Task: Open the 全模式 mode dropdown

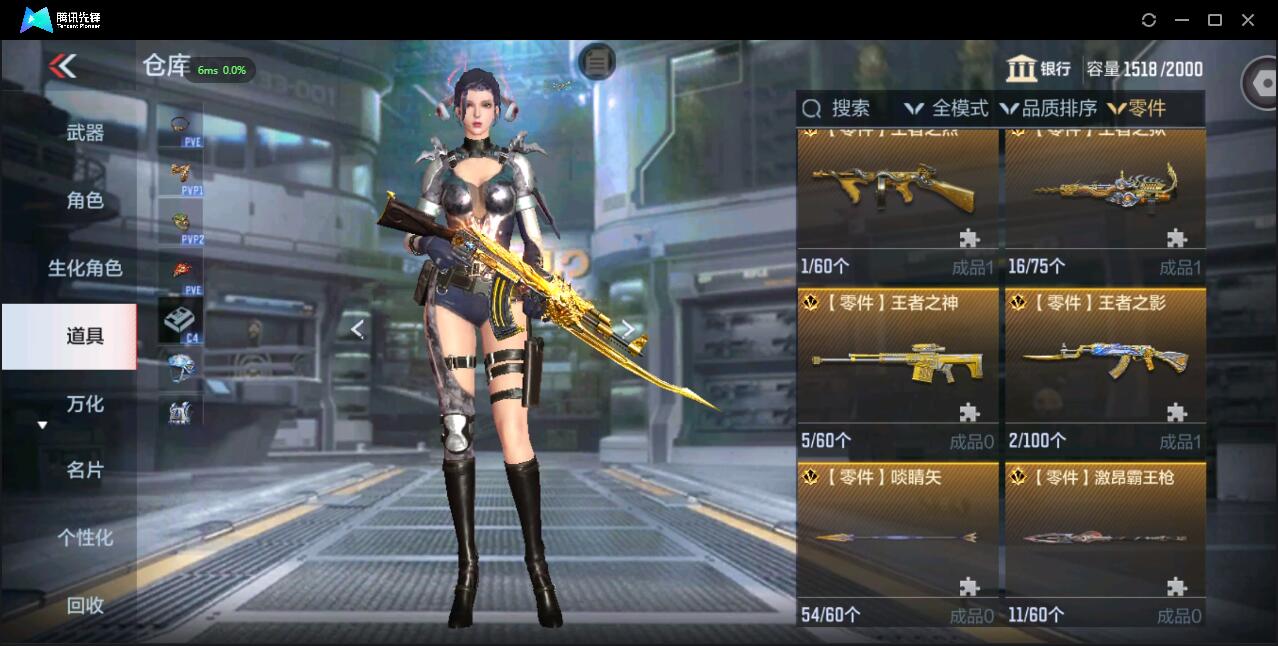Action: [x=947, y=109]
